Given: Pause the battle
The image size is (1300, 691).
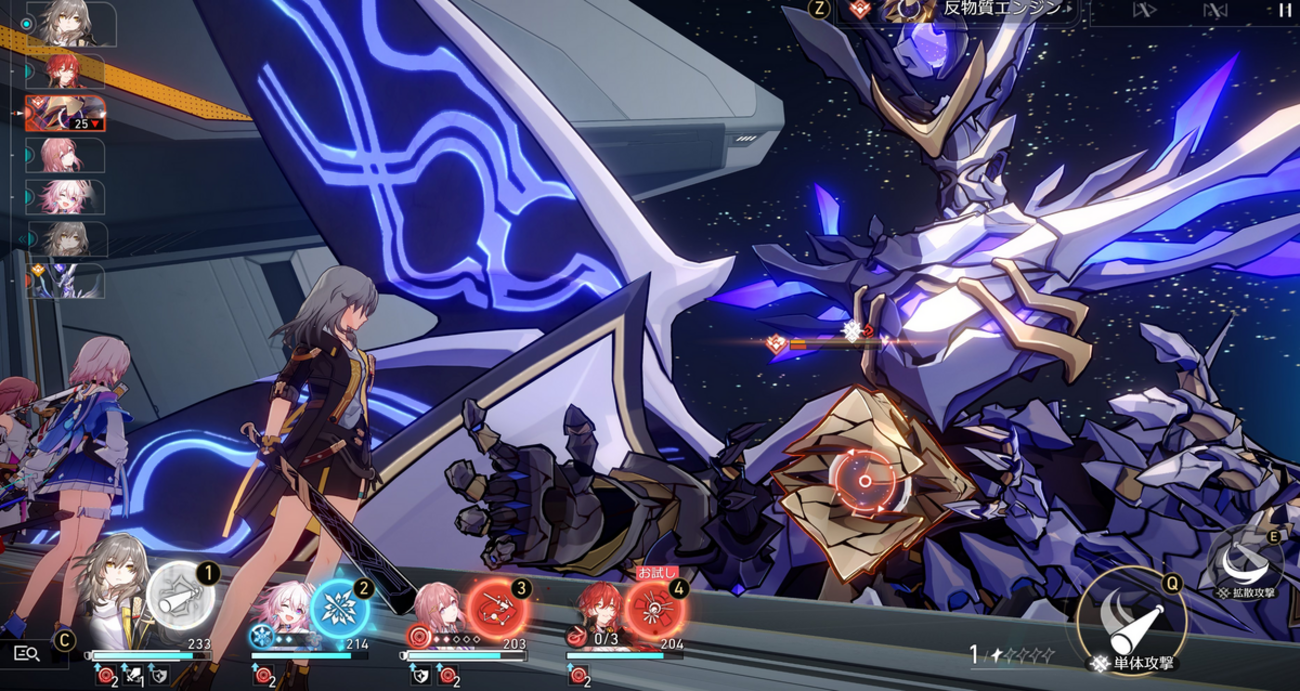Looking at the screenshot, I should coord(1283,10).
